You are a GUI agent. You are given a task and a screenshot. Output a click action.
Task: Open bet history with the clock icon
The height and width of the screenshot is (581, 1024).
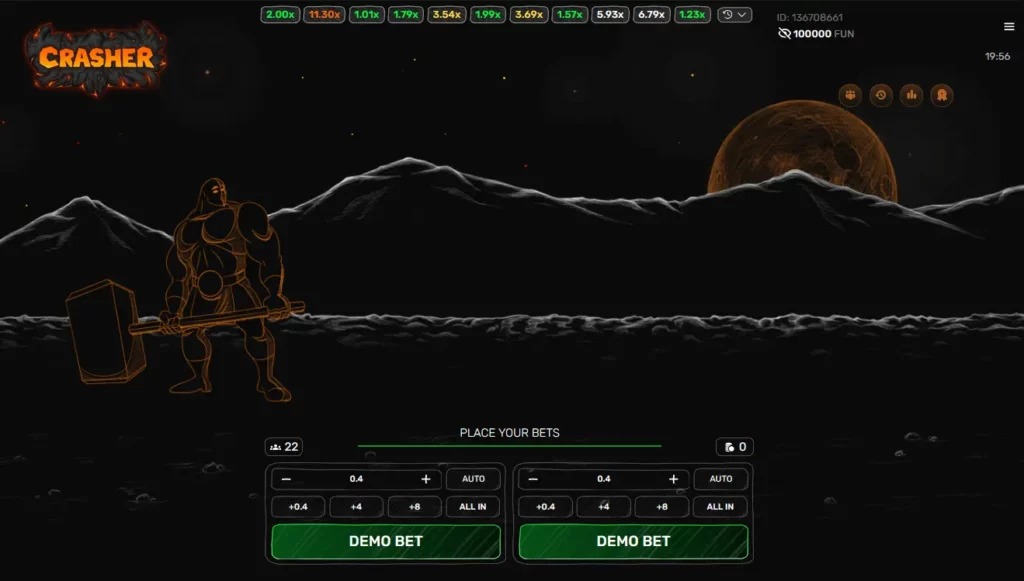(881, 95)
